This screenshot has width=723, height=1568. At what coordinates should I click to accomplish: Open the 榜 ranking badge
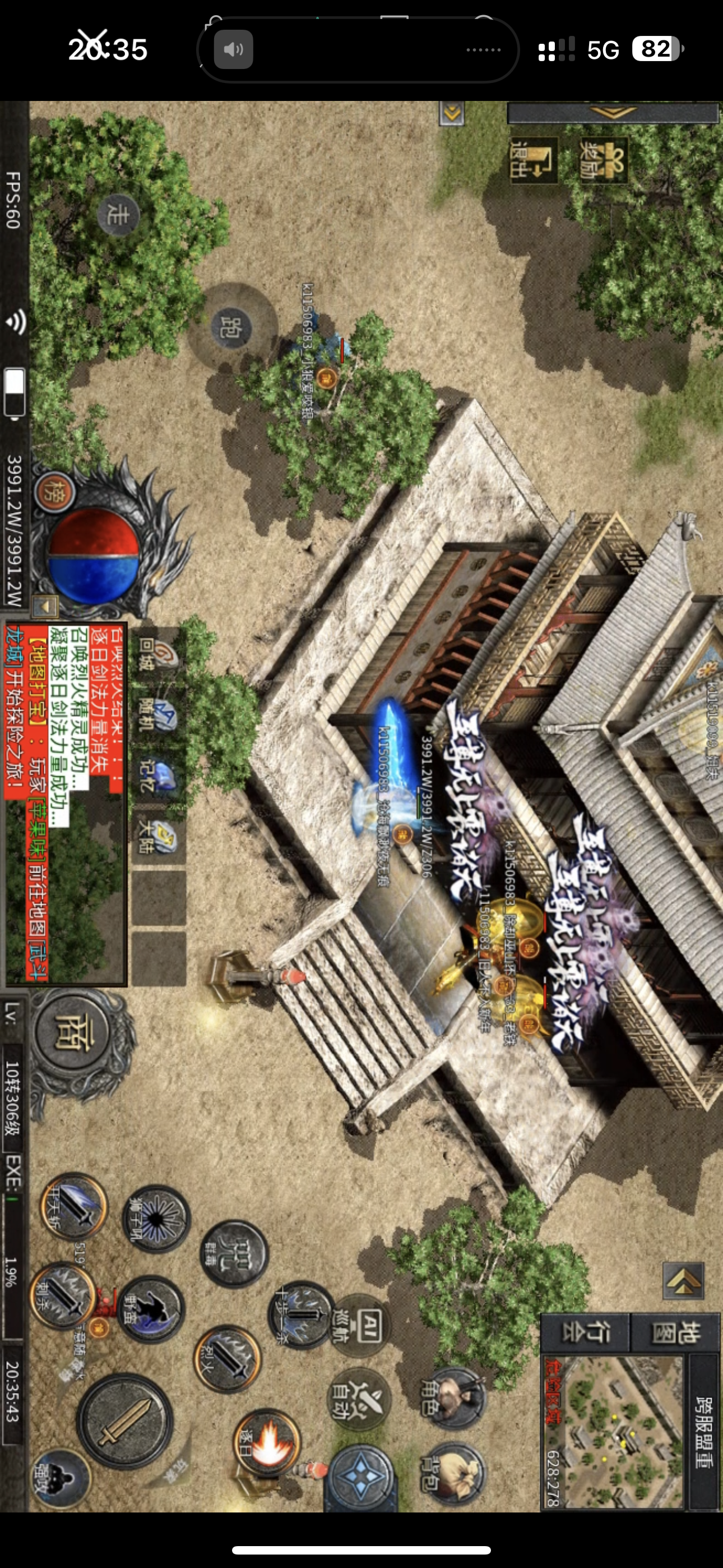click(55, 492)
